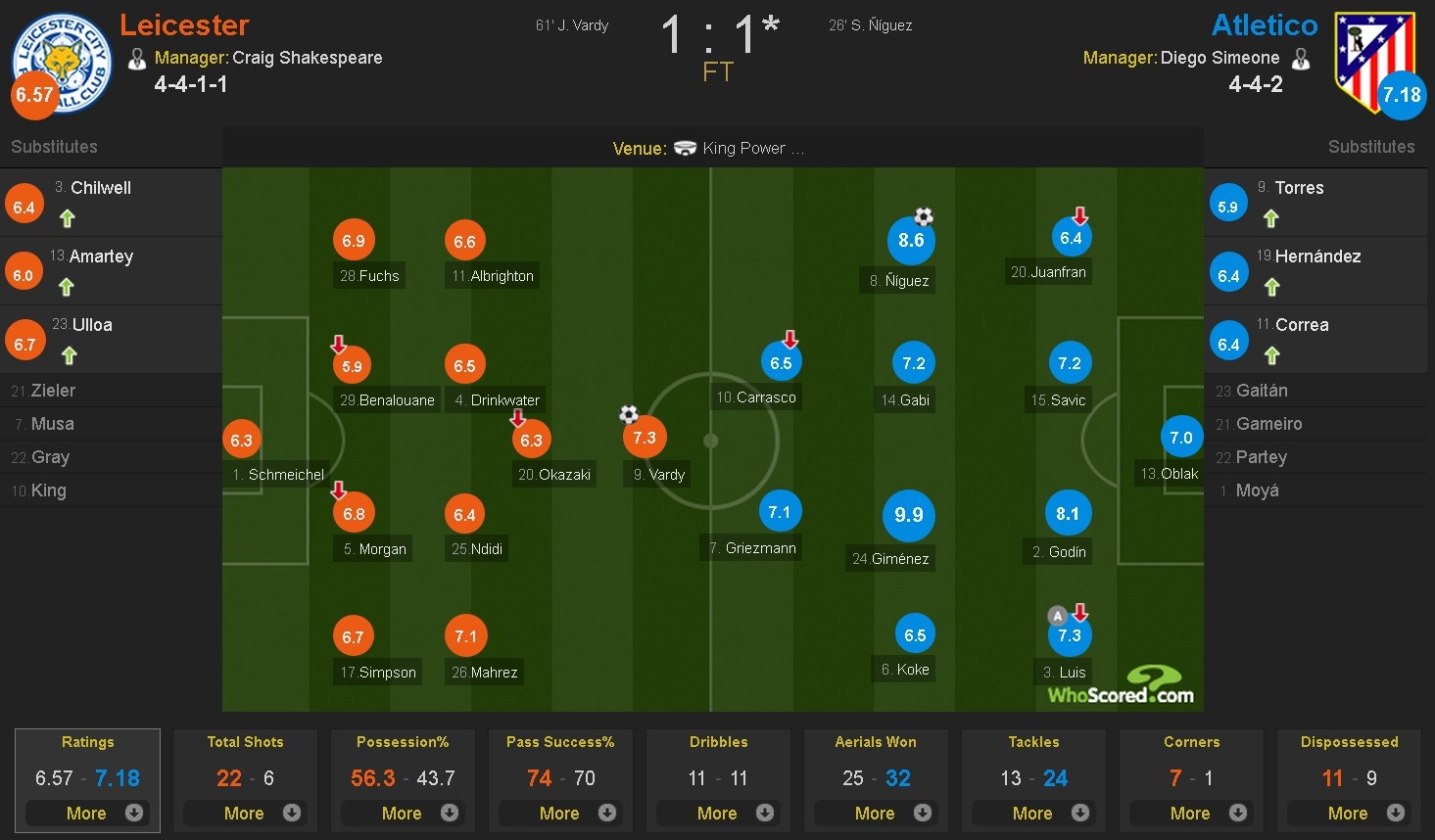Click the green sub-on arrow under Torres
This screenshot has height=840, width=1435.
click(x=1270, y=219)
